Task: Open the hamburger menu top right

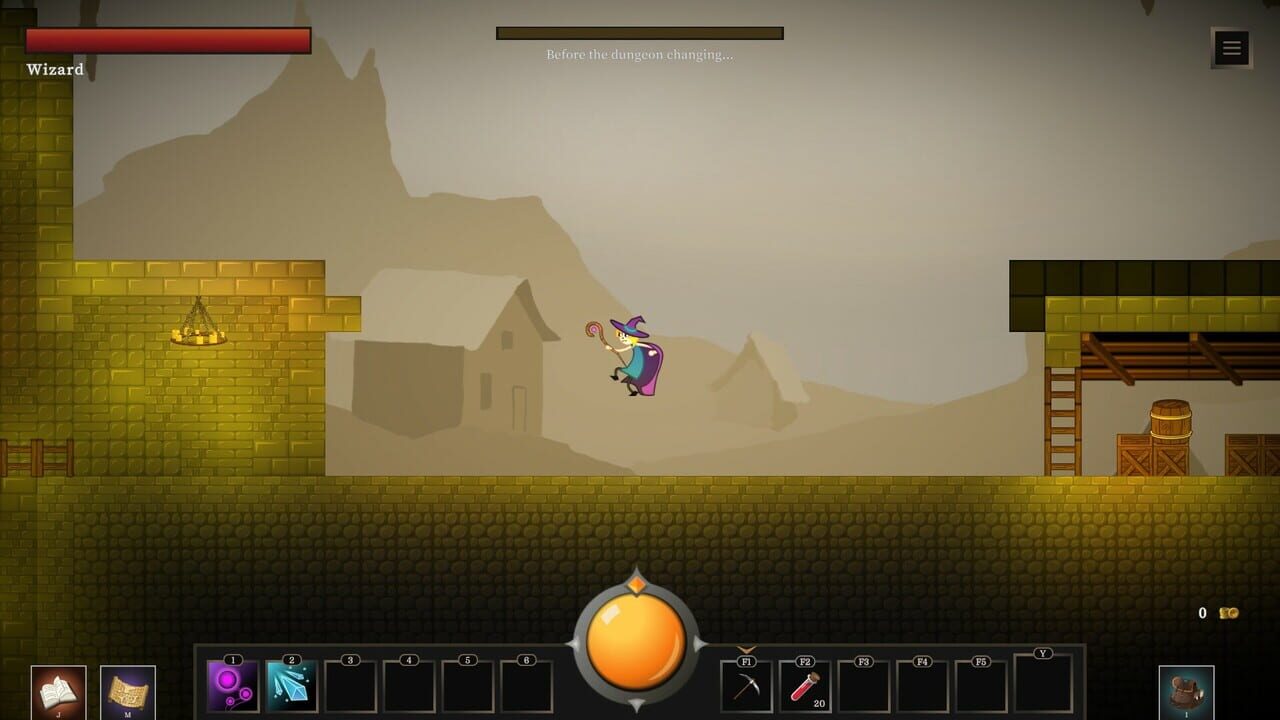Action: pyautogui.click(x=1231, y=47)
